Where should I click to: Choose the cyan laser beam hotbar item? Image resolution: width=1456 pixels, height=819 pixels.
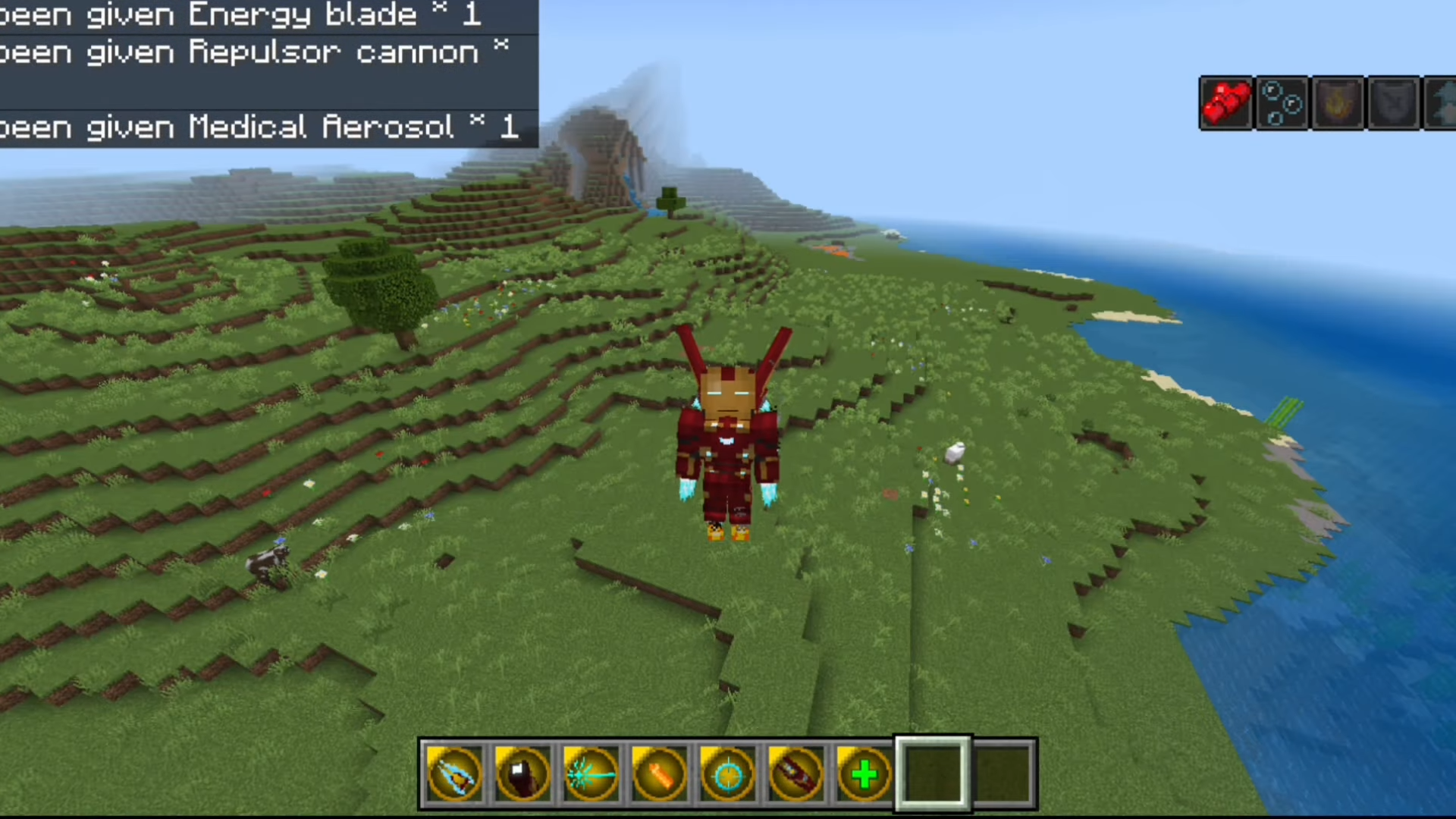click(591, 774)
